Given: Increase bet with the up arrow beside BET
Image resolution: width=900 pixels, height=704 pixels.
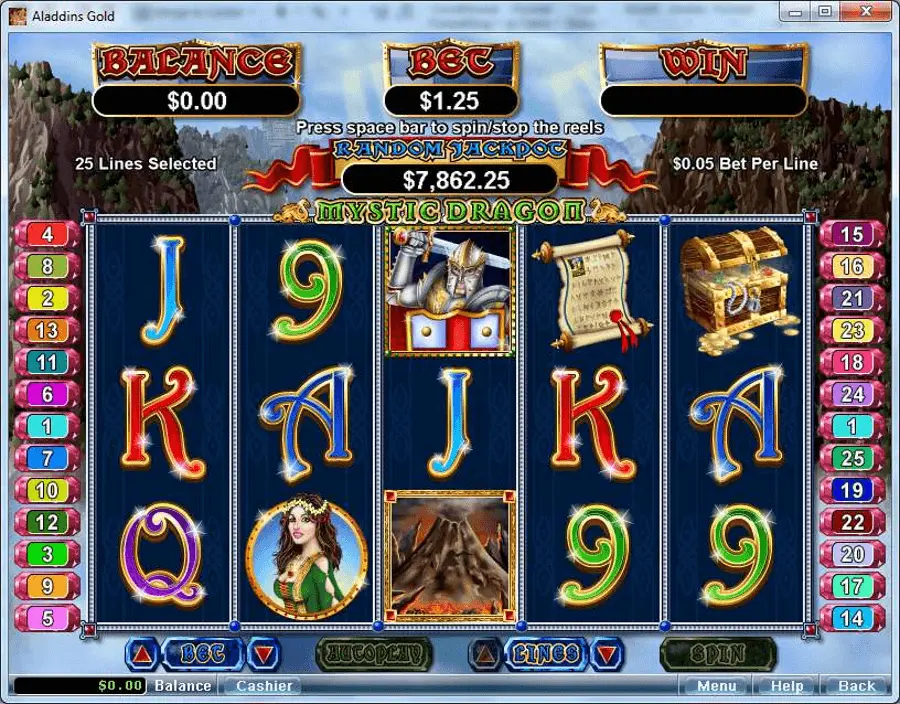Looking at the screenshot, I should [x=141, y=655].
